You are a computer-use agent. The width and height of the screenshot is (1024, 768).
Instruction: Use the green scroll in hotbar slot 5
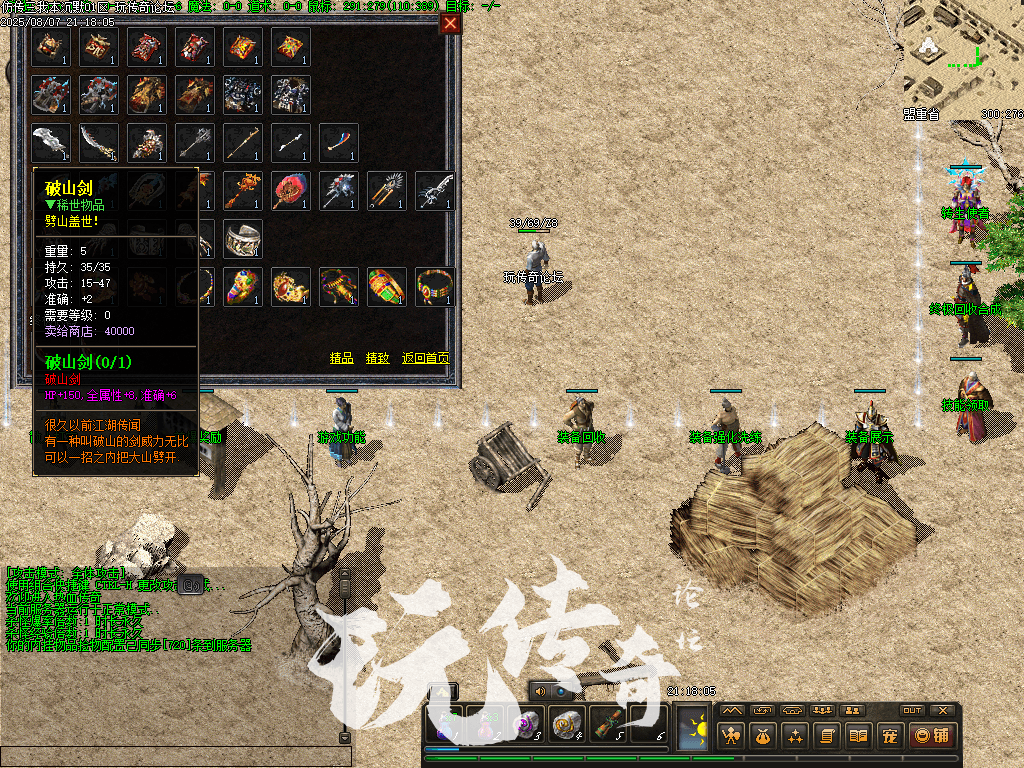[607, 724]
